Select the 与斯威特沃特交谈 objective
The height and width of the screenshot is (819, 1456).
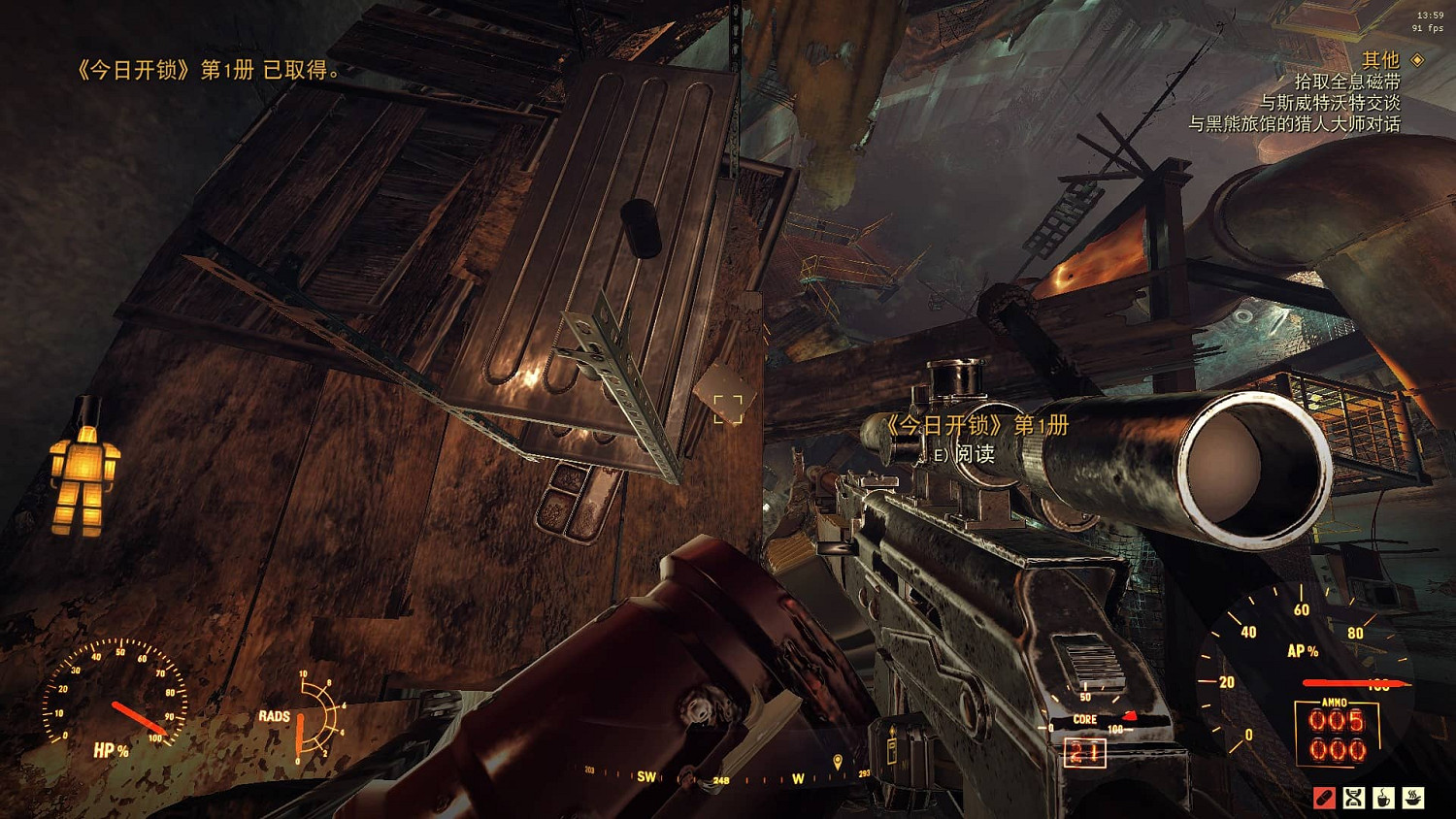(1329, 103)
